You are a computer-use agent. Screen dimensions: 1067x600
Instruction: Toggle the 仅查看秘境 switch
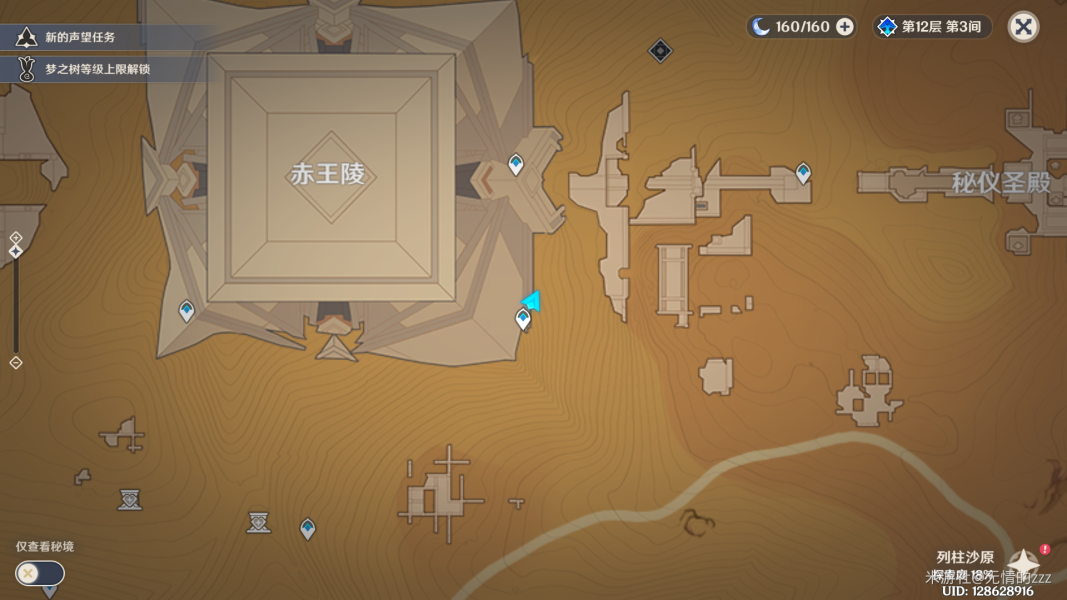(x=39, y=573)
